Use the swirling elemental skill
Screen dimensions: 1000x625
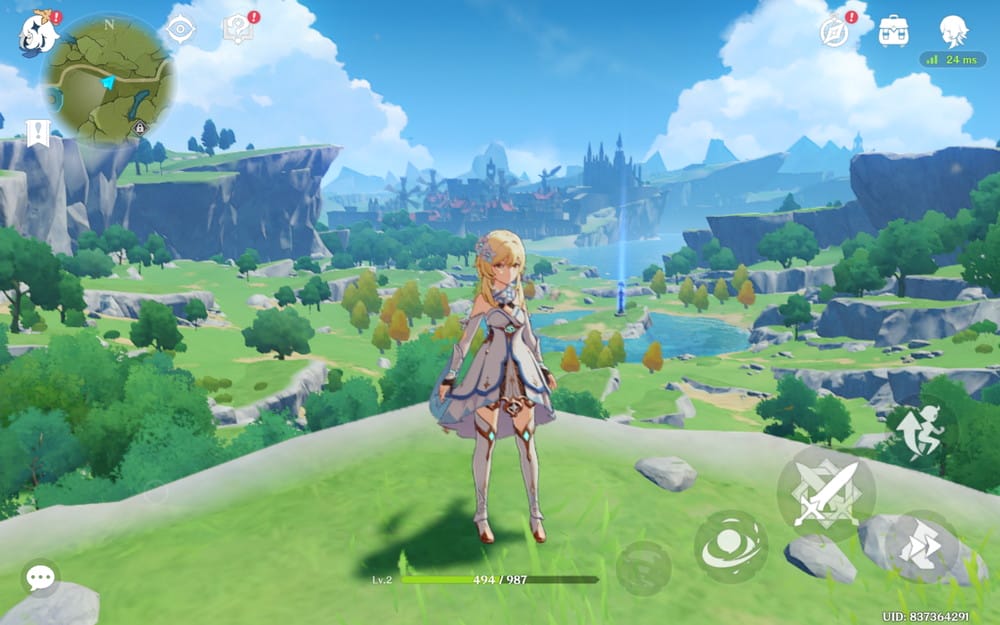731,546
